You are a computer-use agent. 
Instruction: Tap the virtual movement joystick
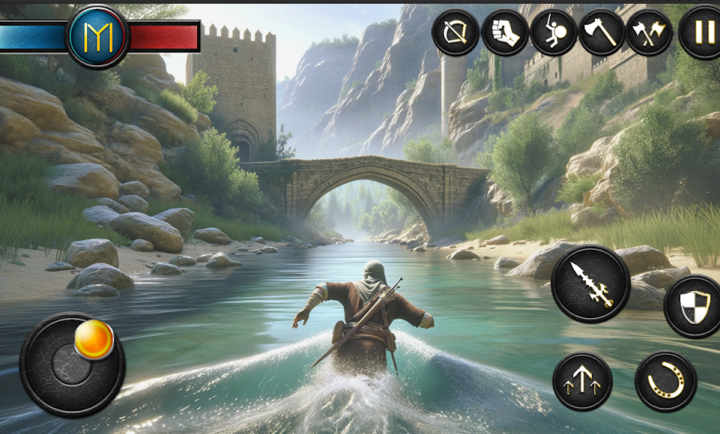click(x=72, y=364)
